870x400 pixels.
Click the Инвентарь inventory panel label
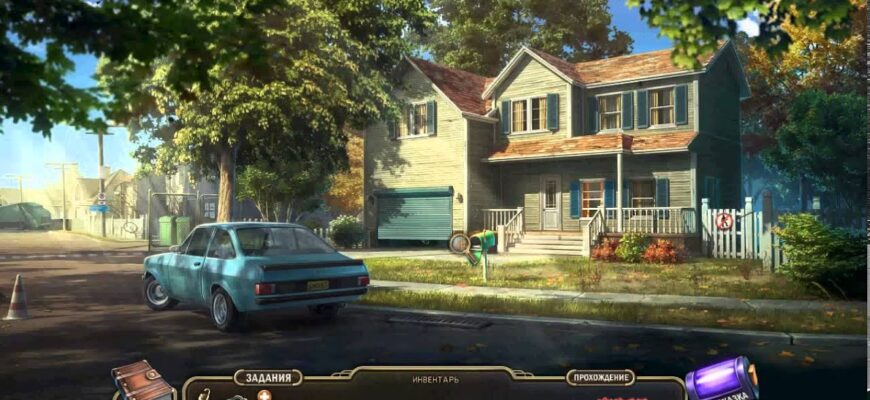[435, 380]
